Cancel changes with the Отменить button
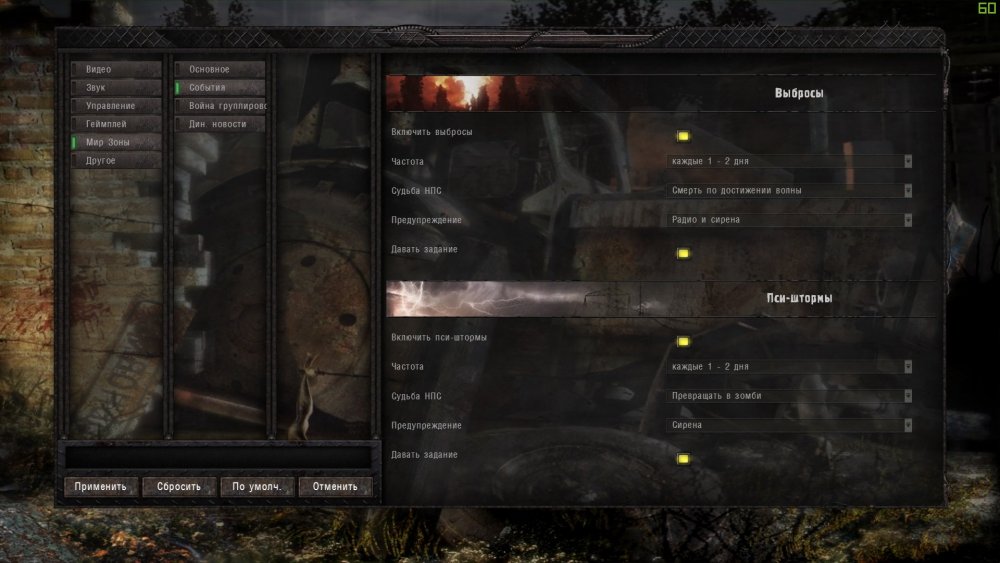 pyautogui.click(x=334, y=487)
